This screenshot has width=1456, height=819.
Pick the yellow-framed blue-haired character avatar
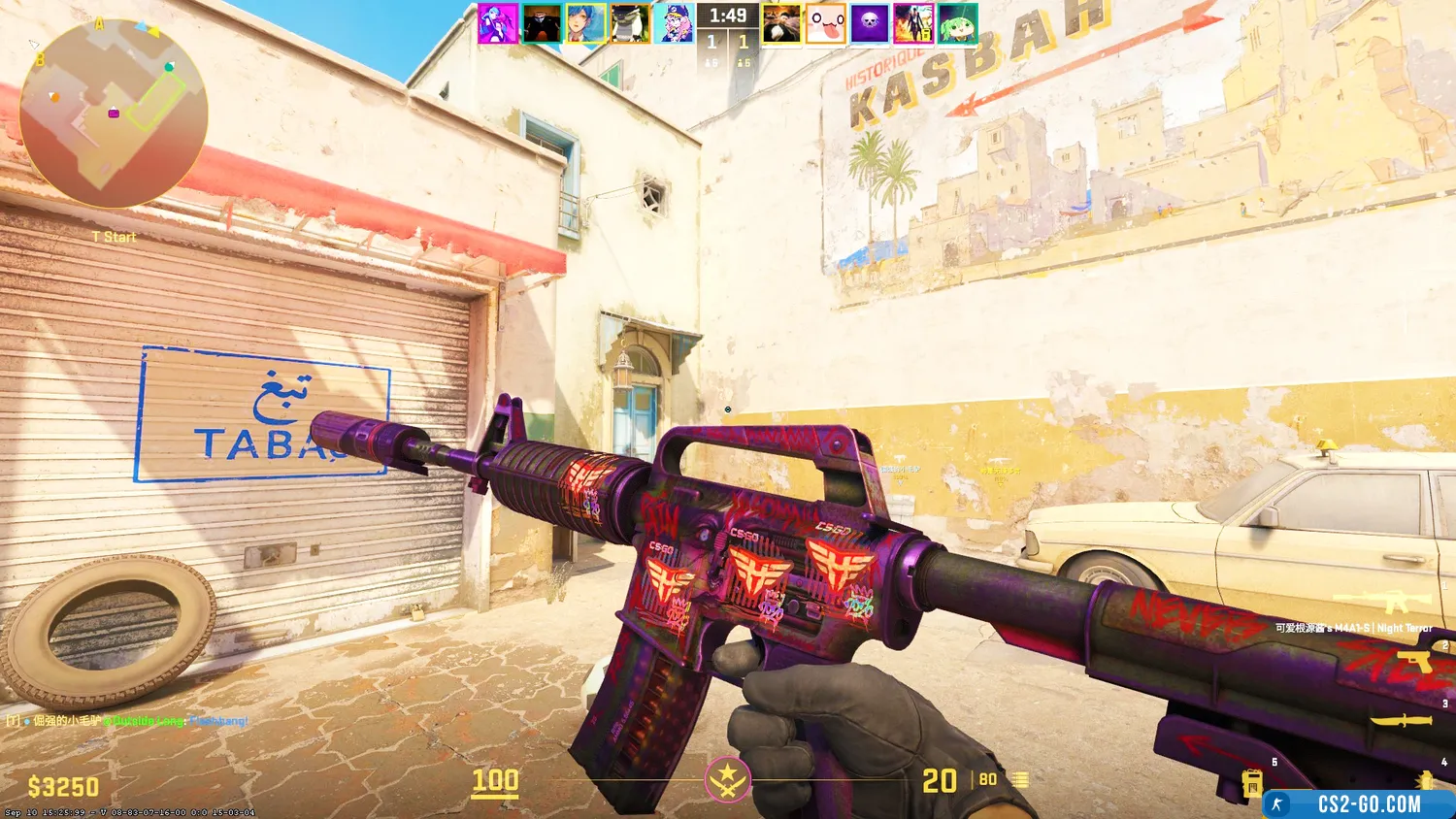[586, 23]
